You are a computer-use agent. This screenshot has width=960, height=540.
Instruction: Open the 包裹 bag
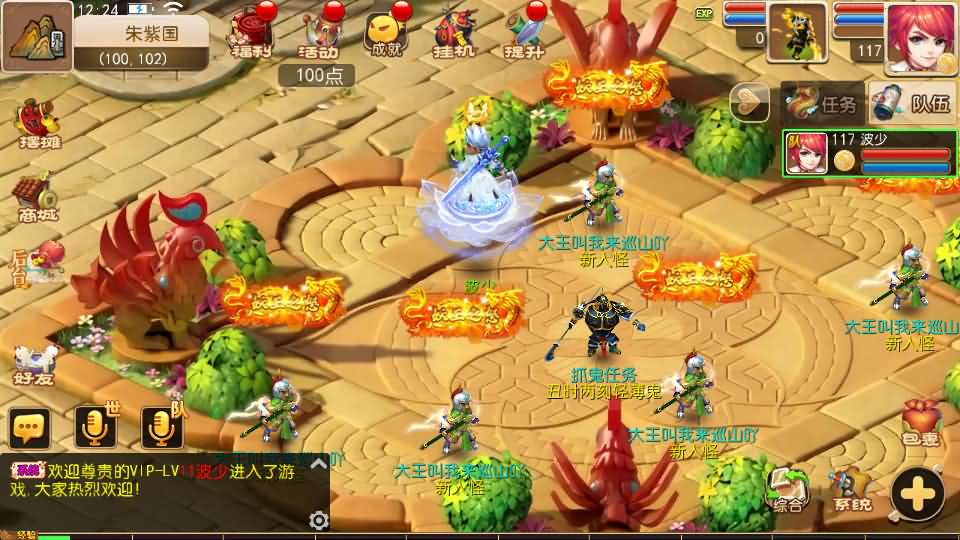tap(922, 421)
